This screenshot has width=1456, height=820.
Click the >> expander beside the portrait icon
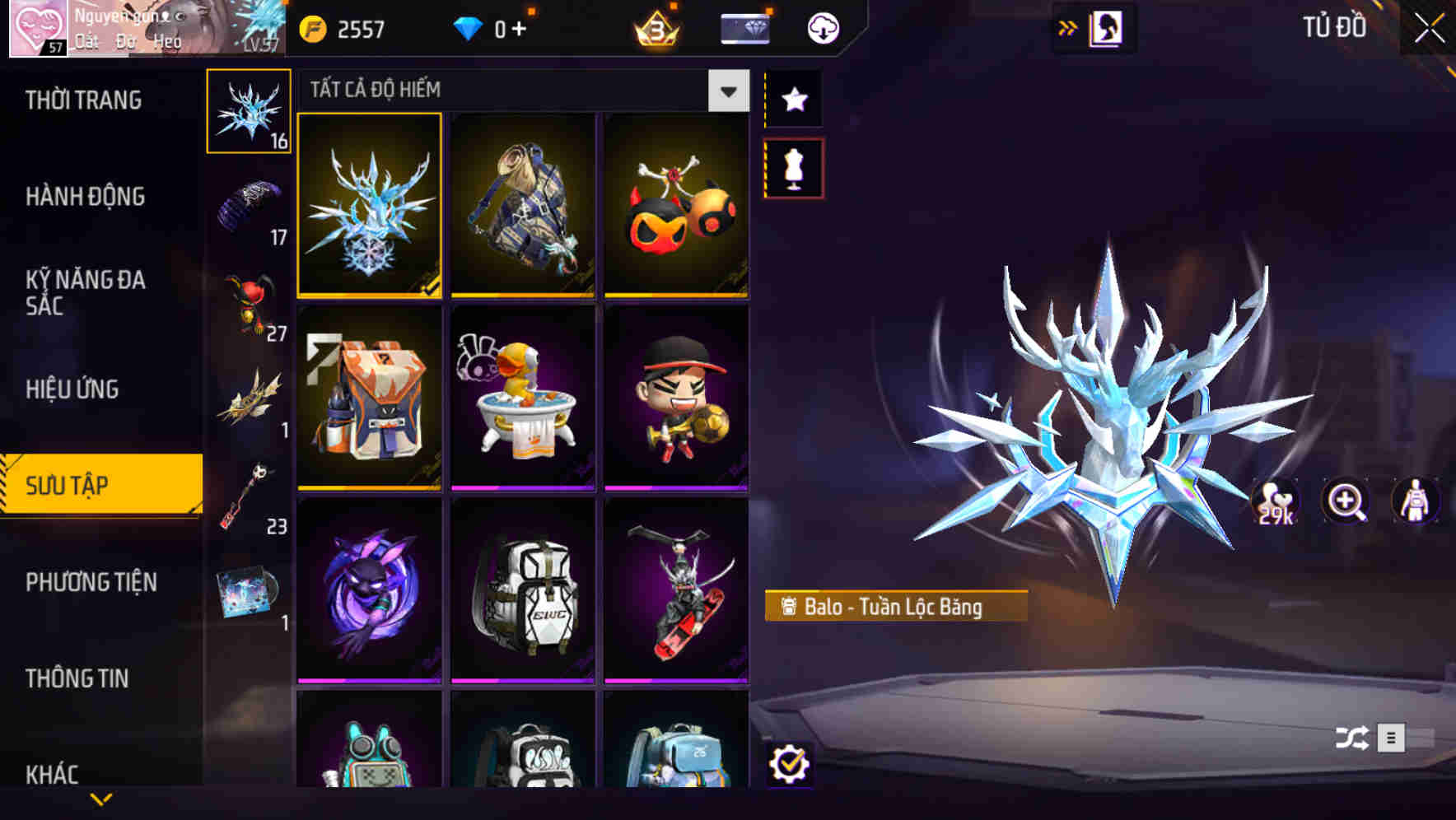(x=1068, y=27)
